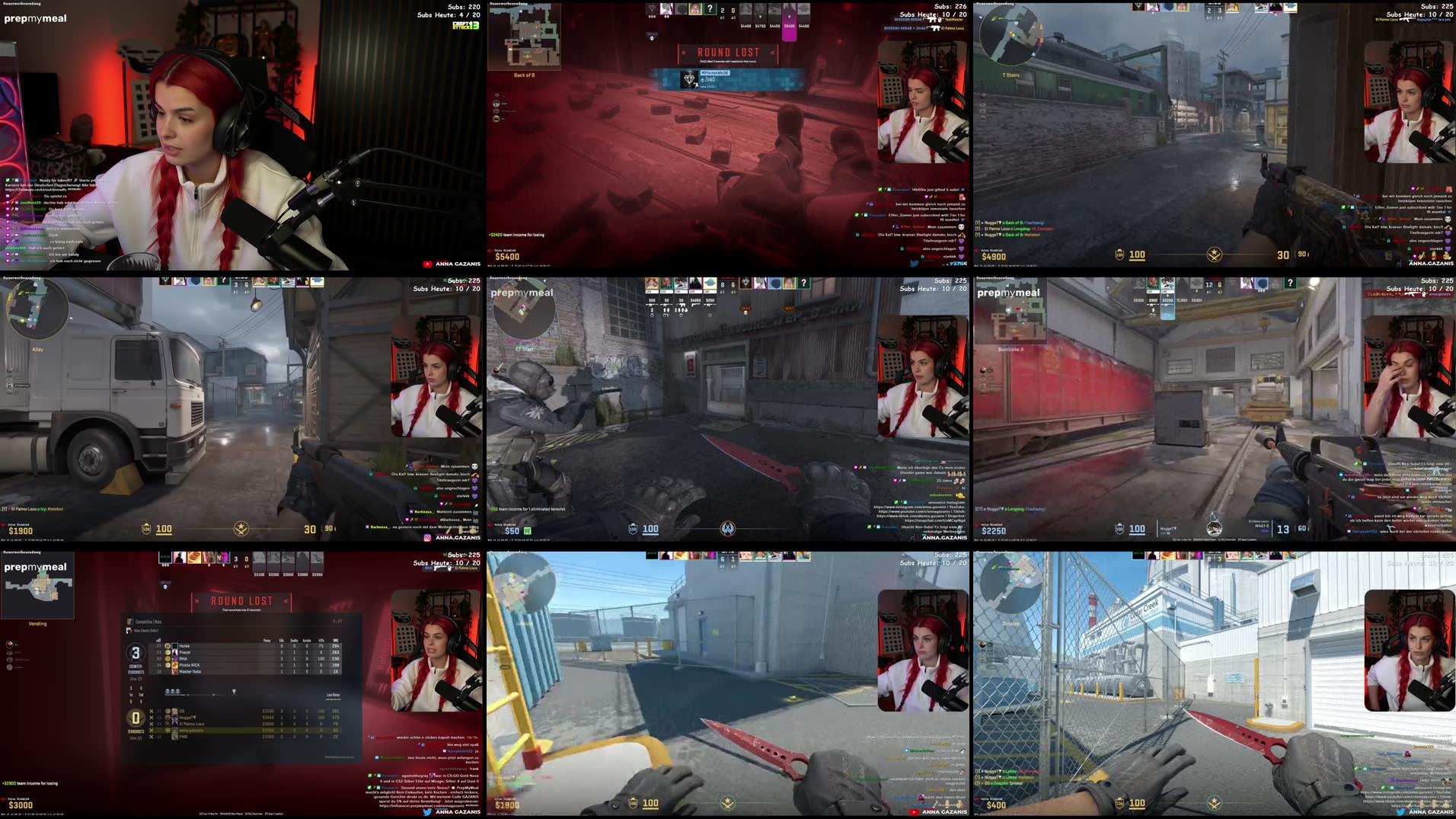
Task: Click the MVP diamond icon above ZinkO's name
Action: tap(690, 79)
